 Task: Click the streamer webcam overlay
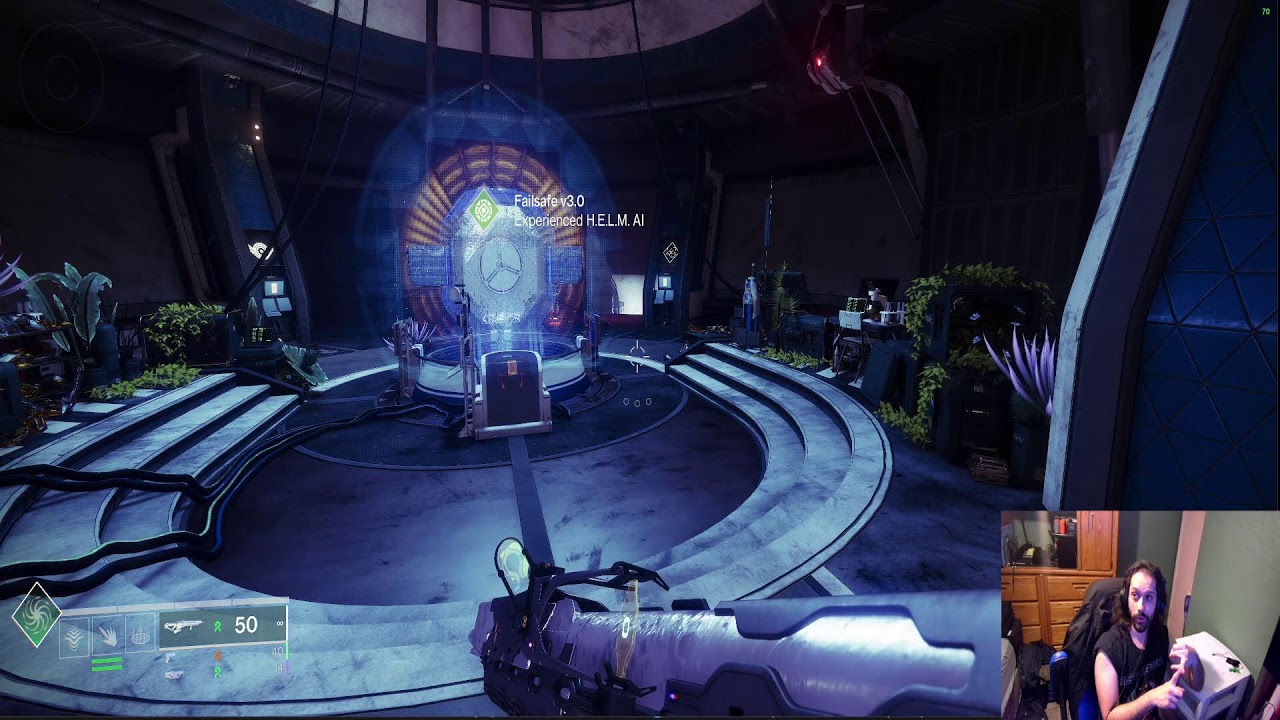point(1139,614)
